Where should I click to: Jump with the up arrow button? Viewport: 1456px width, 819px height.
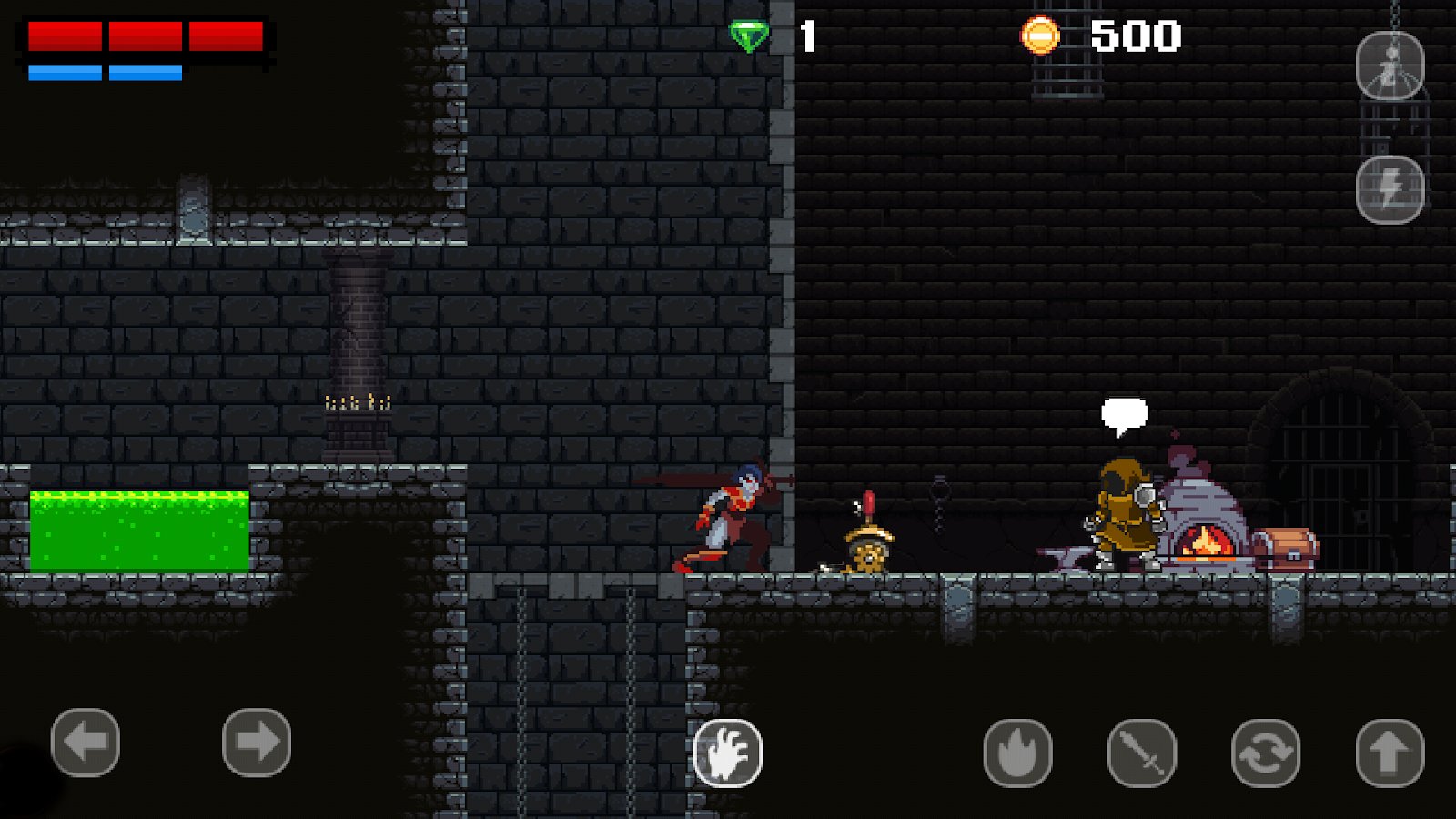point(1390,753)
